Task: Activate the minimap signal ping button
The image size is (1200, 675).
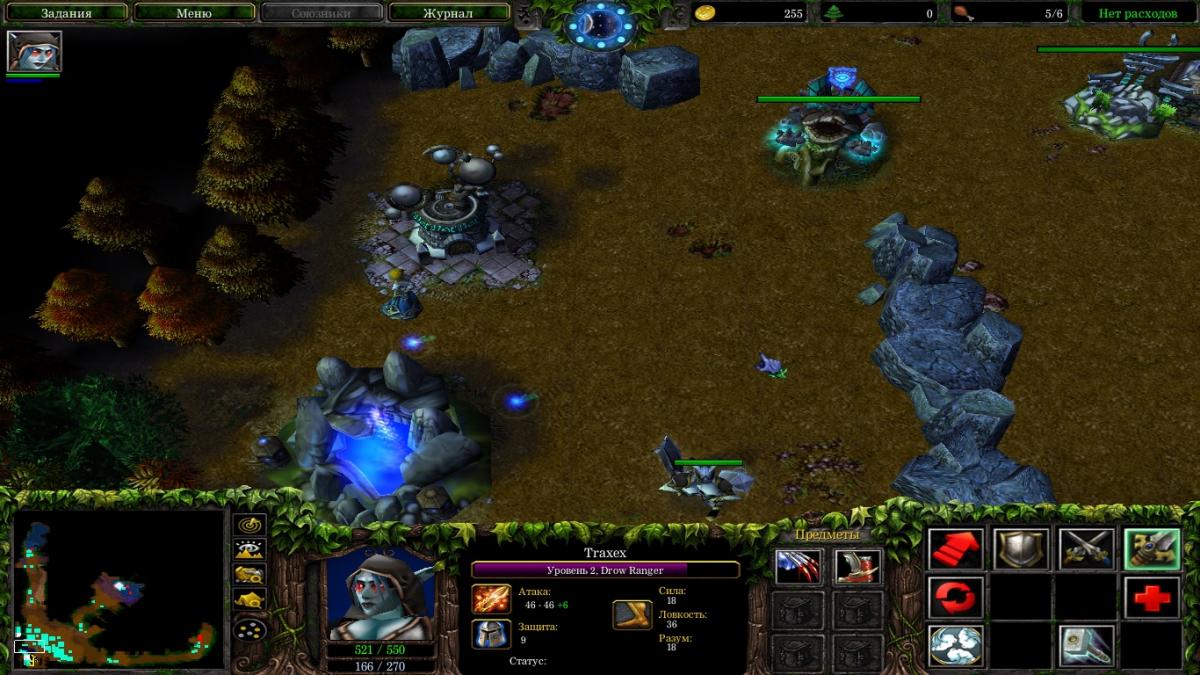Action: point(249,524)
